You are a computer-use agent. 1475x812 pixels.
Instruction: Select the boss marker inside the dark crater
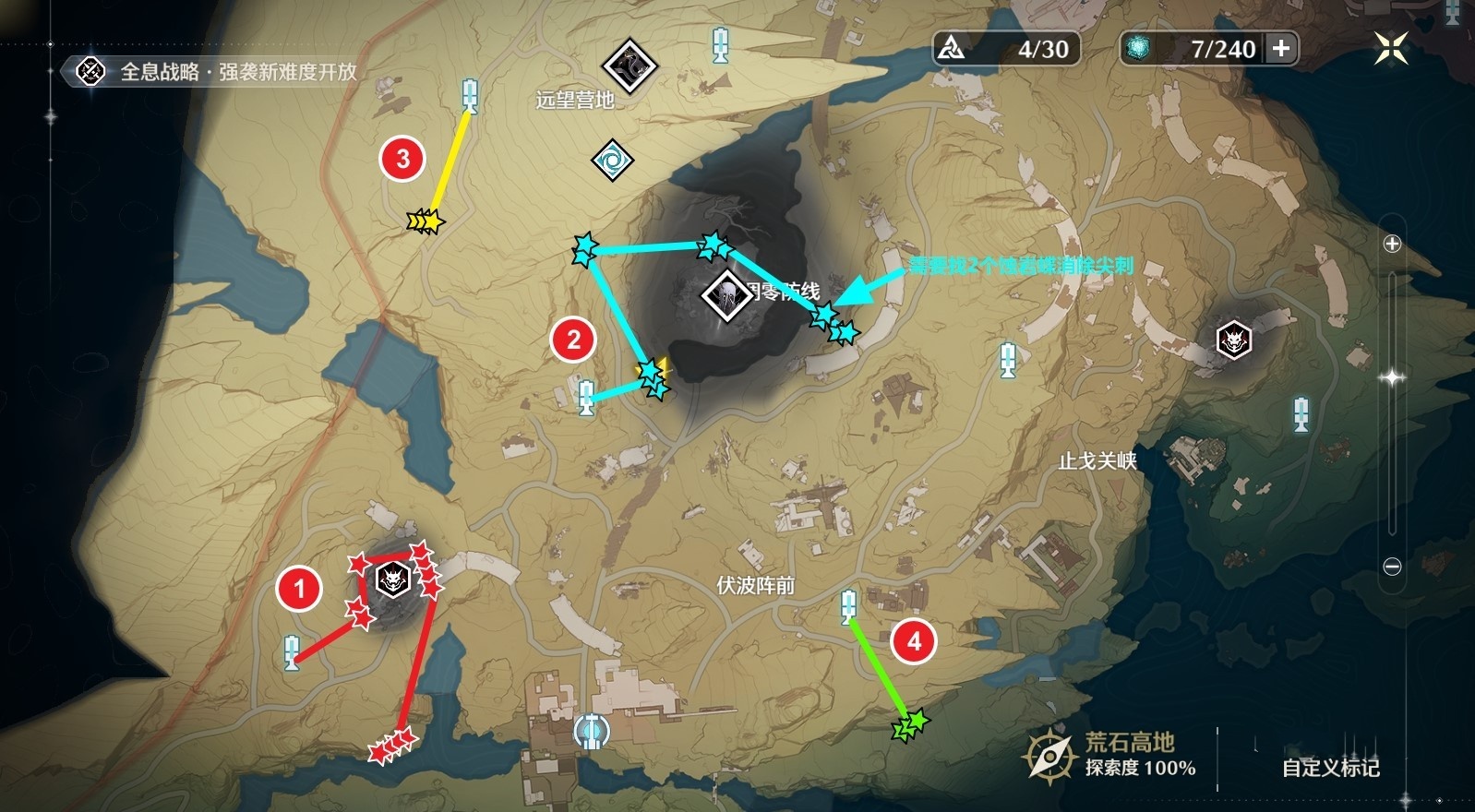tap(727, 296)
